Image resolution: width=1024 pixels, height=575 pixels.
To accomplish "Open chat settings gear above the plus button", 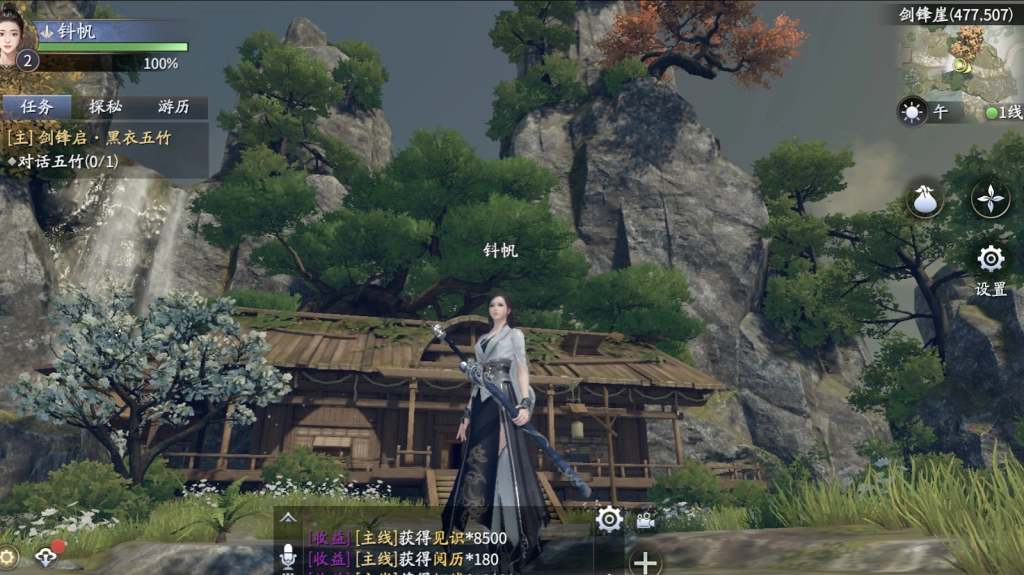I will (609, 518).
